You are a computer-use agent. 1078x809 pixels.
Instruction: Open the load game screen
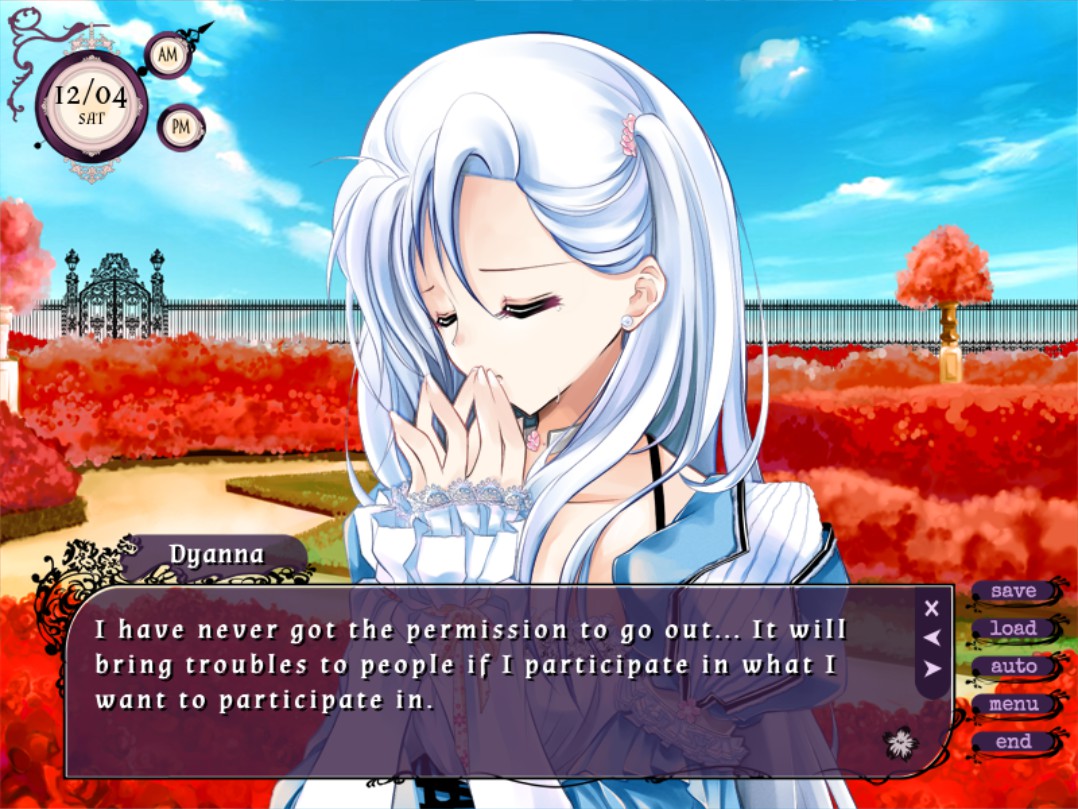1013,629
